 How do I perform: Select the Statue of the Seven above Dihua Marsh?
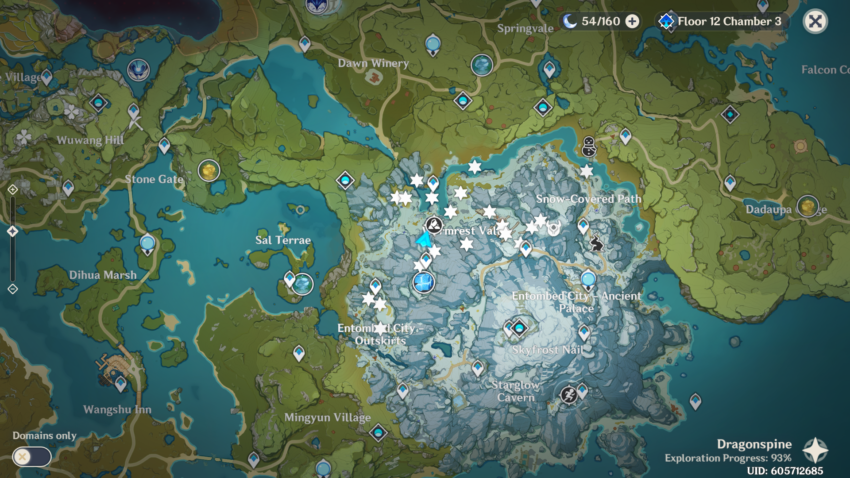point(148,243)
